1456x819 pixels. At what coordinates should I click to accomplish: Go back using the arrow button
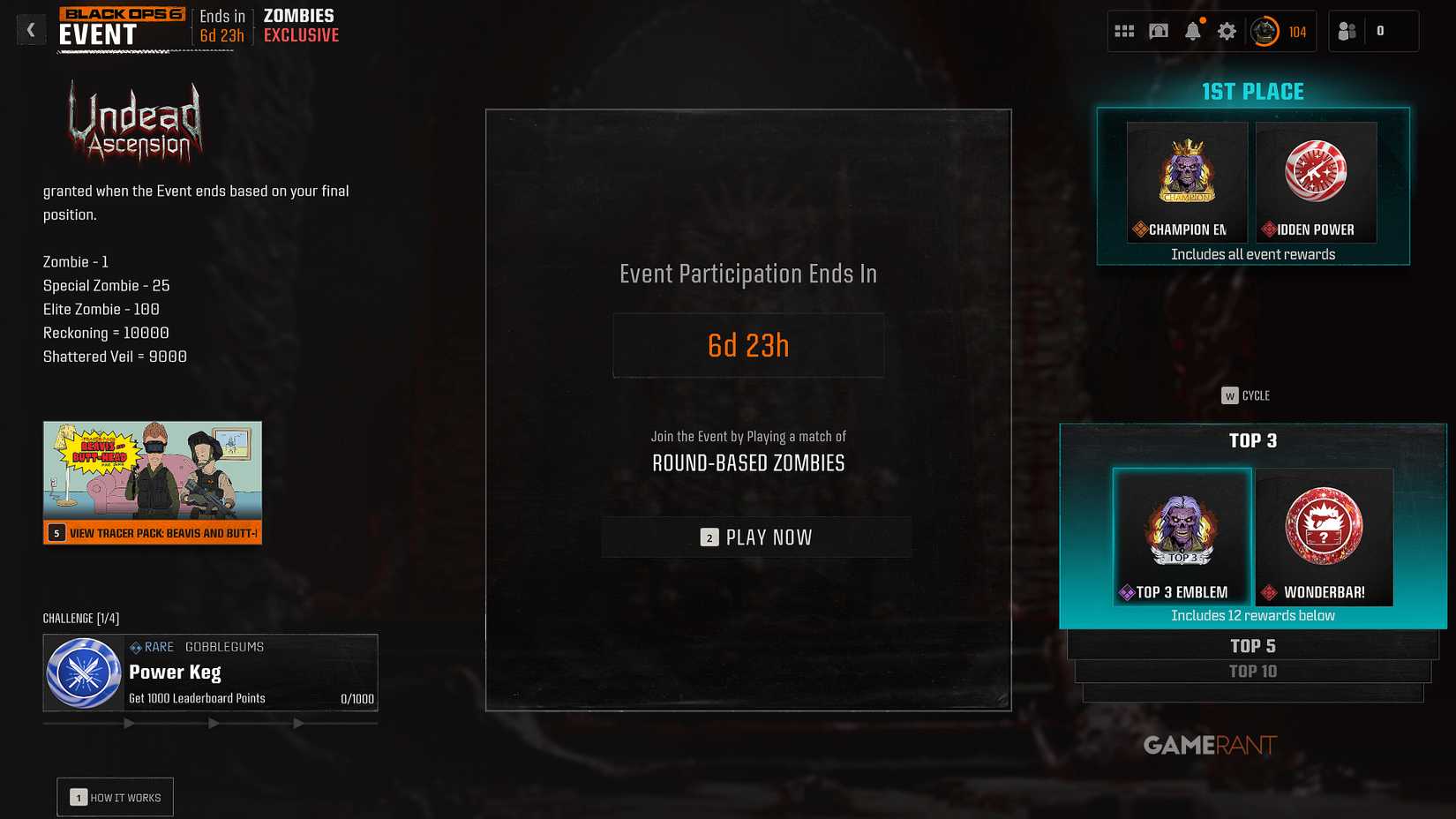[x=31, y=29]
